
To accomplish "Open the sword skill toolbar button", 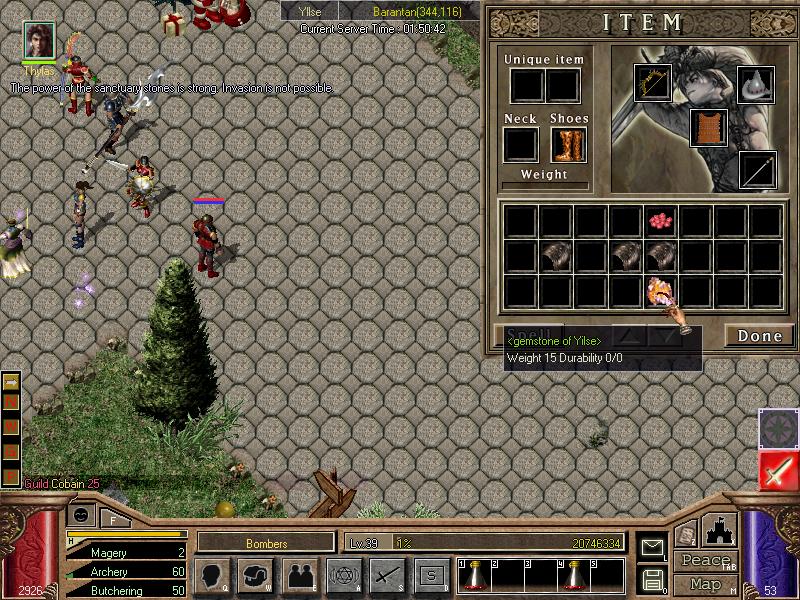I will (387, 575).
